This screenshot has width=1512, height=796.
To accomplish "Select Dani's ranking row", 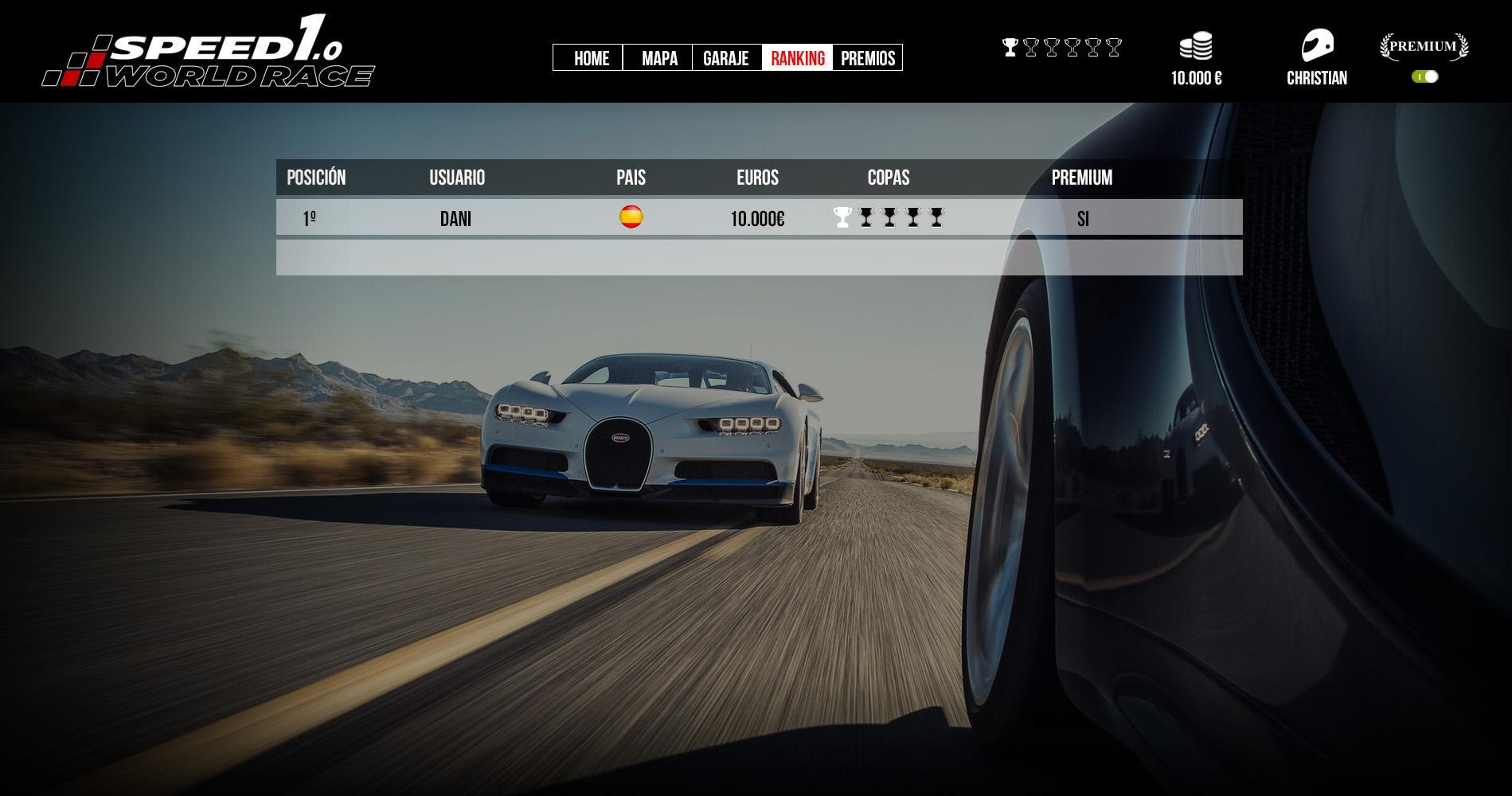I will pos(758,218).
